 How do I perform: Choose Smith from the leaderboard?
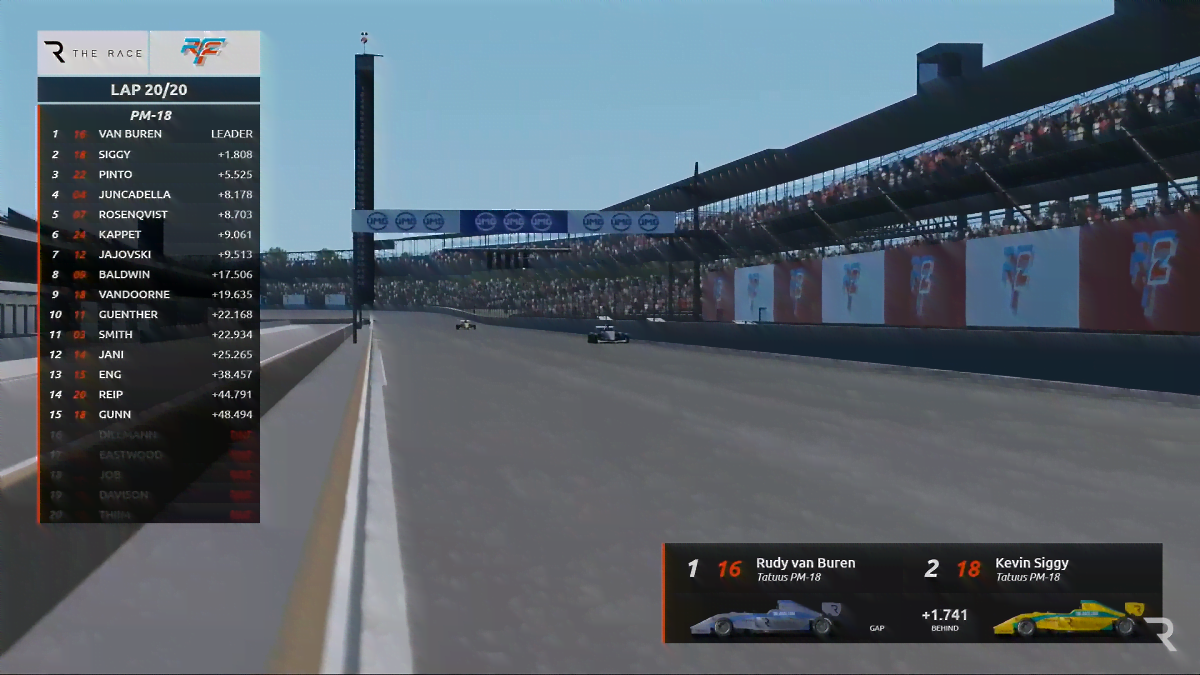click(150, 335)
